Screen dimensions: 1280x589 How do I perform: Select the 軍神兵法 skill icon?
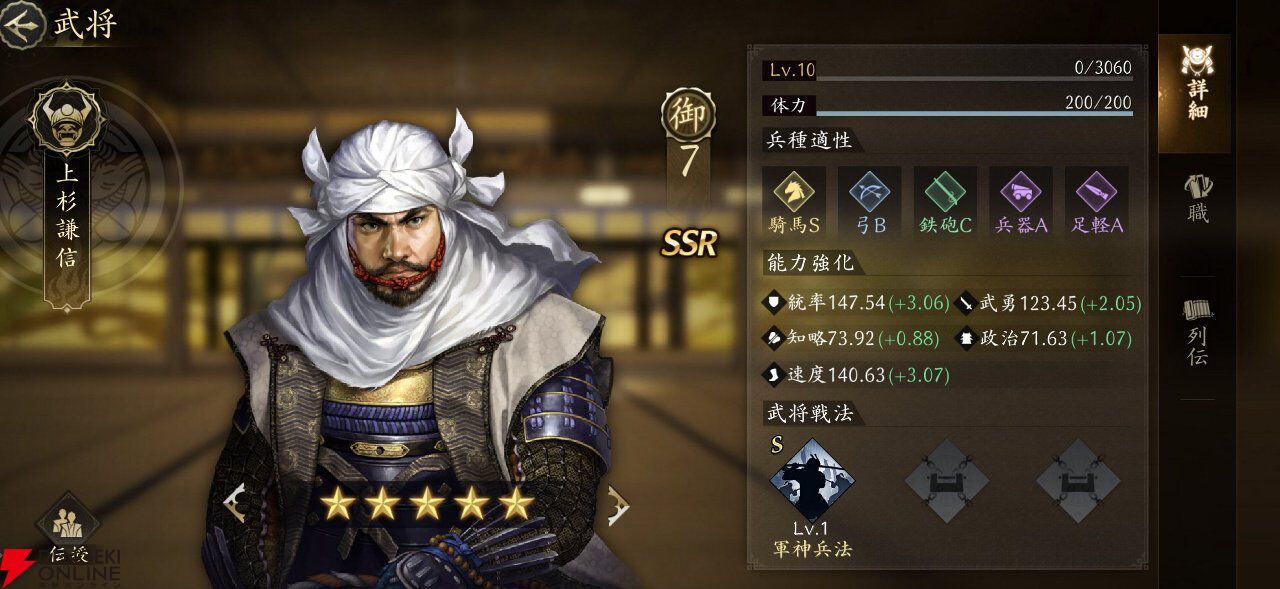811,480
